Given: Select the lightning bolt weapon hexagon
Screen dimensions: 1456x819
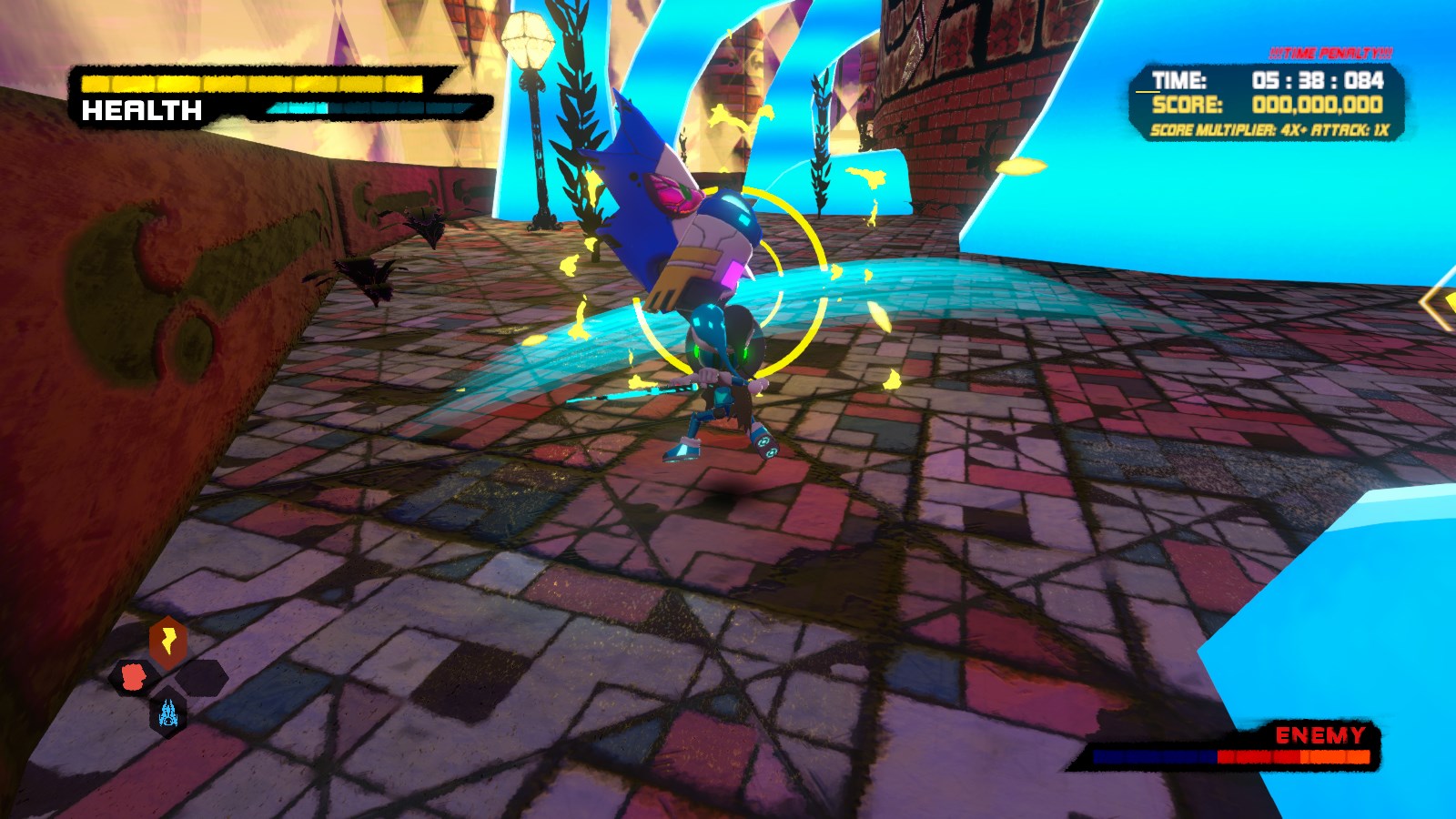Looking at the screenshot, I should click(x=169, y=640).
